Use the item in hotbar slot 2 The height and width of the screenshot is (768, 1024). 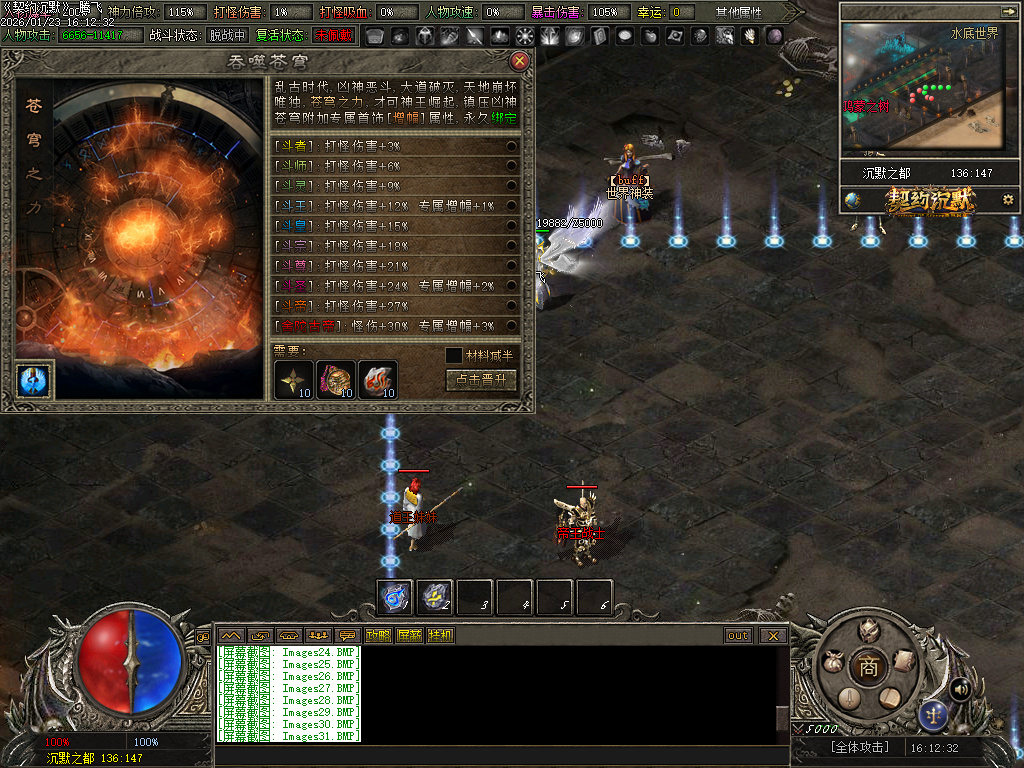tap(435, 597)
